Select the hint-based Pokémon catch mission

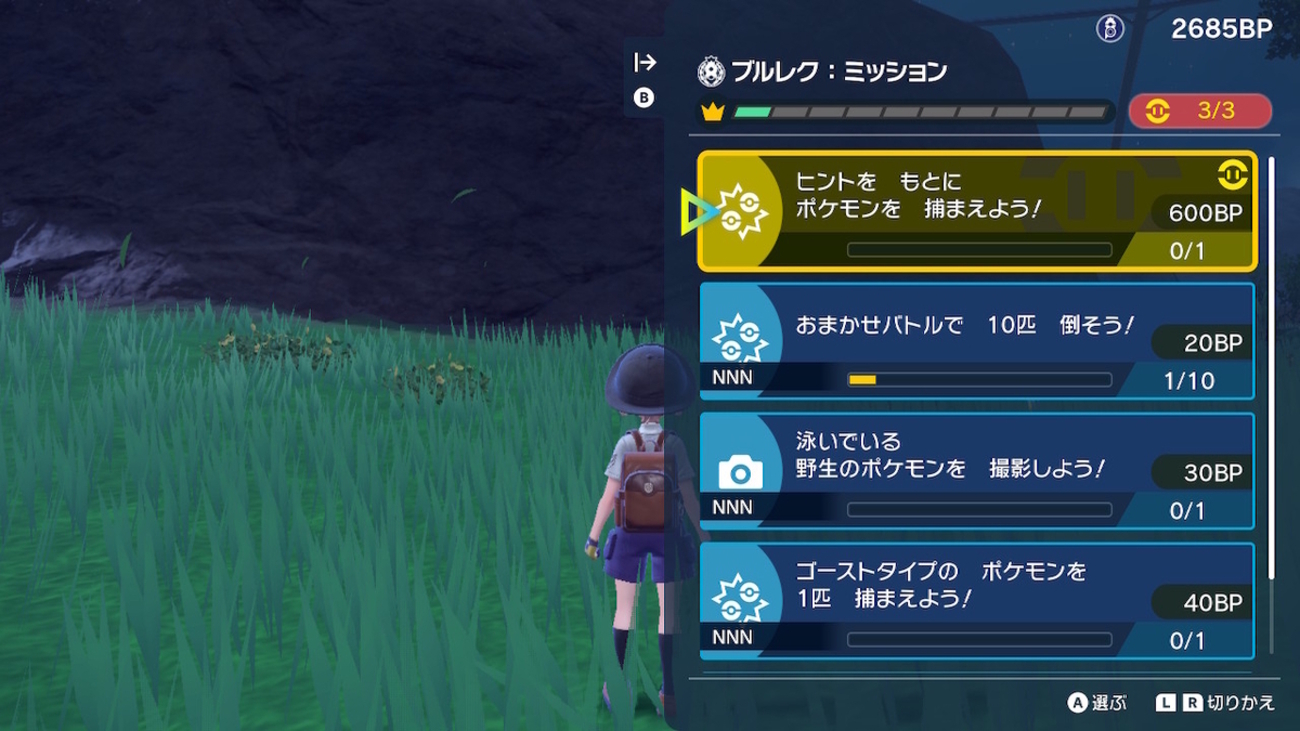coord(976,211)
